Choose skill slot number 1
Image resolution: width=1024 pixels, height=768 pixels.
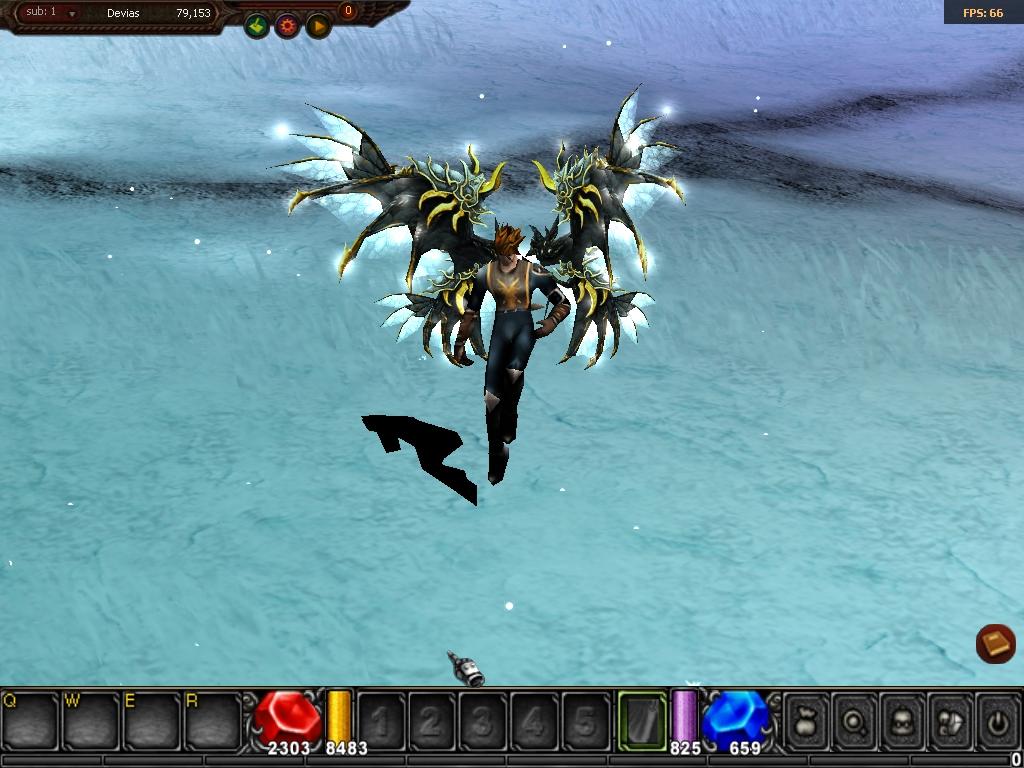click(381, 721)
